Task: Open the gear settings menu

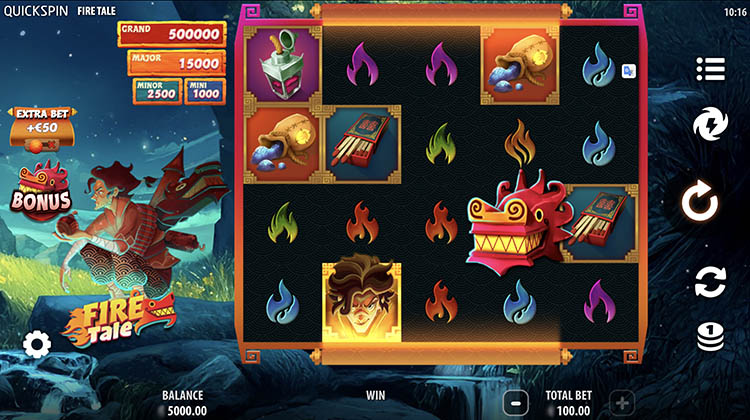Action: click(x=37, y=345)
